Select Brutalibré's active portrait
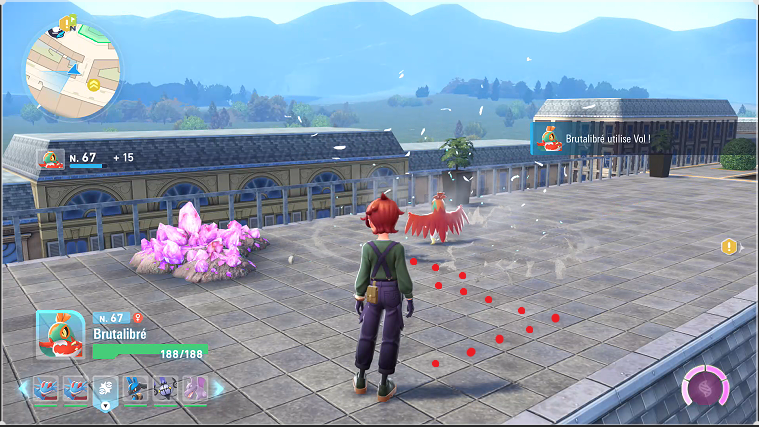 pyautogui.click(x=59, y=334)
